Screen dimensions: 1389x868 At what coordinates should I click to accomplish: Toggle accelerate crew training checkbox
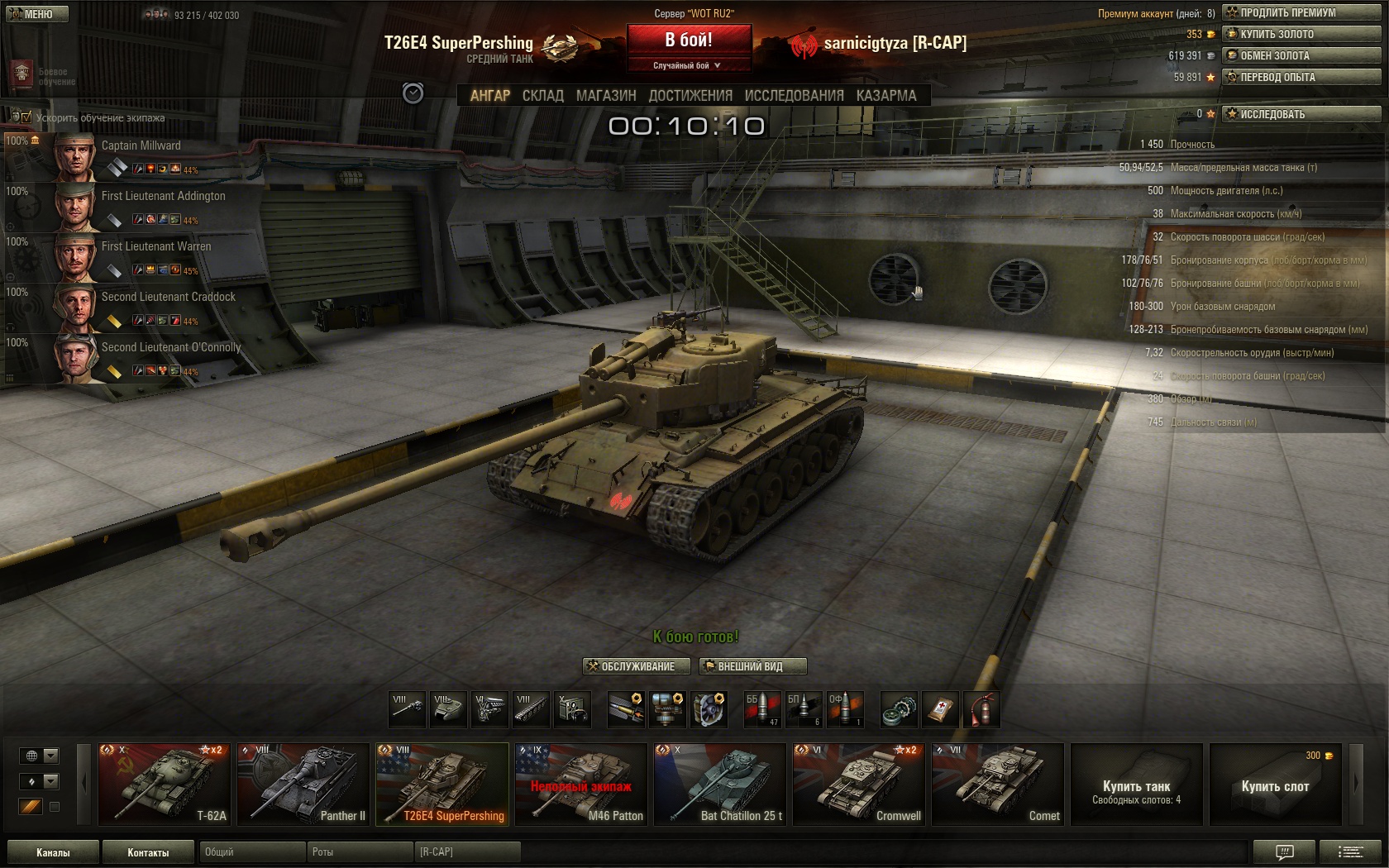(26, 117)
